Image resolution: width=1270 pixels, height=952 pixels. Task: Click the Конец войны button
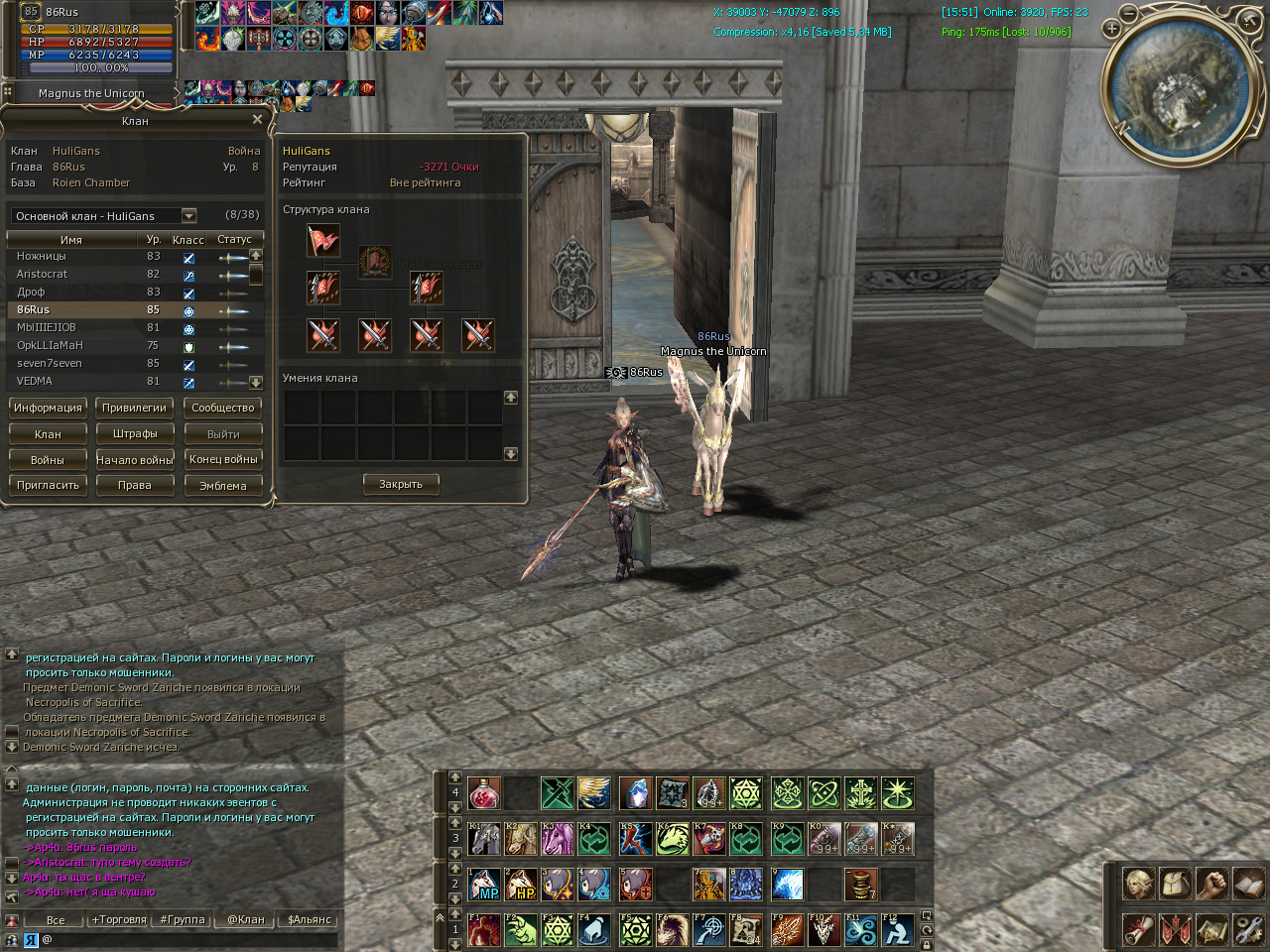[x=222, y=459]
